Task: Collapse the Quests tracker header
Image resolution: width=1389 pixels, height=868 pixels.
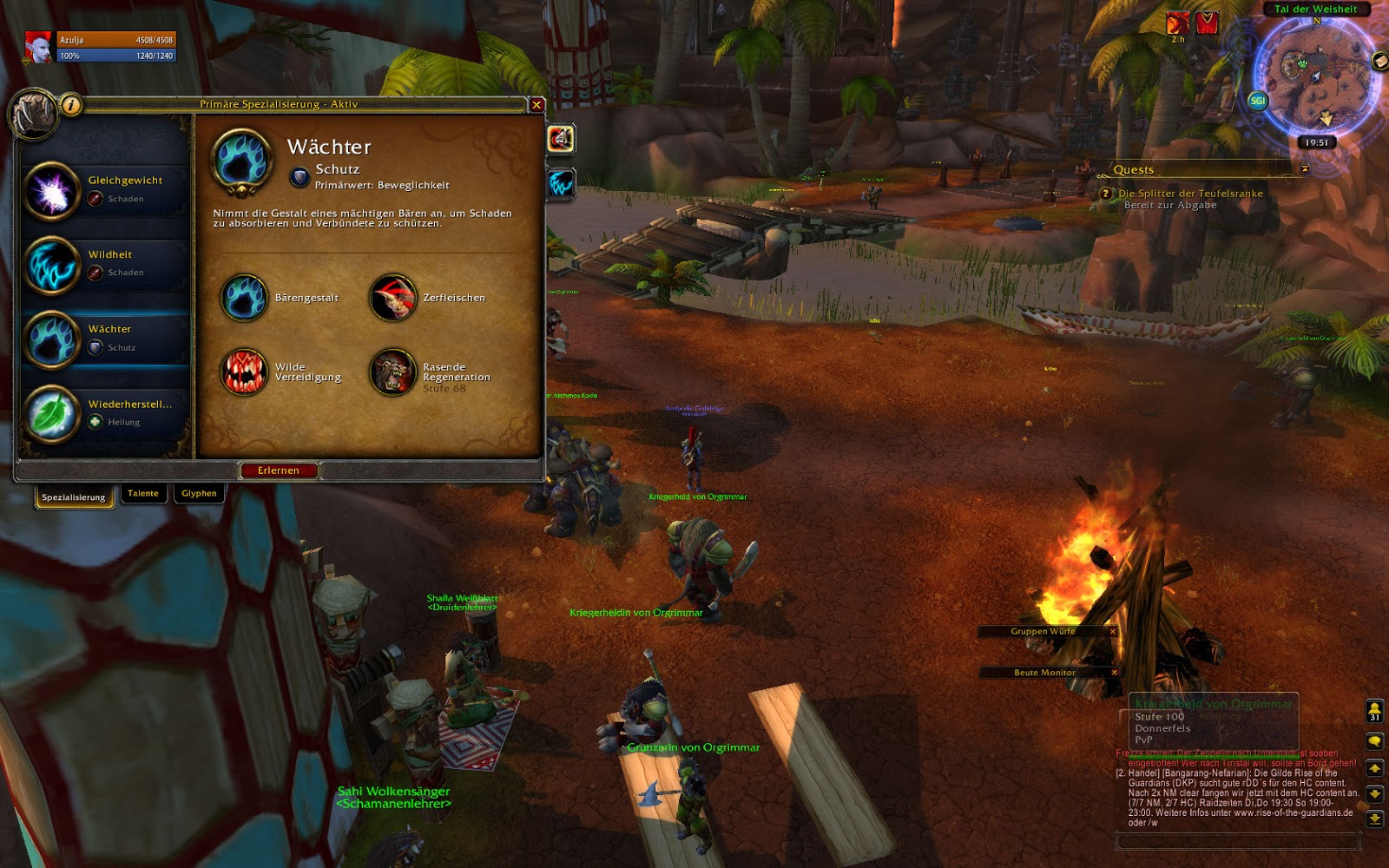Action: 1304,168
